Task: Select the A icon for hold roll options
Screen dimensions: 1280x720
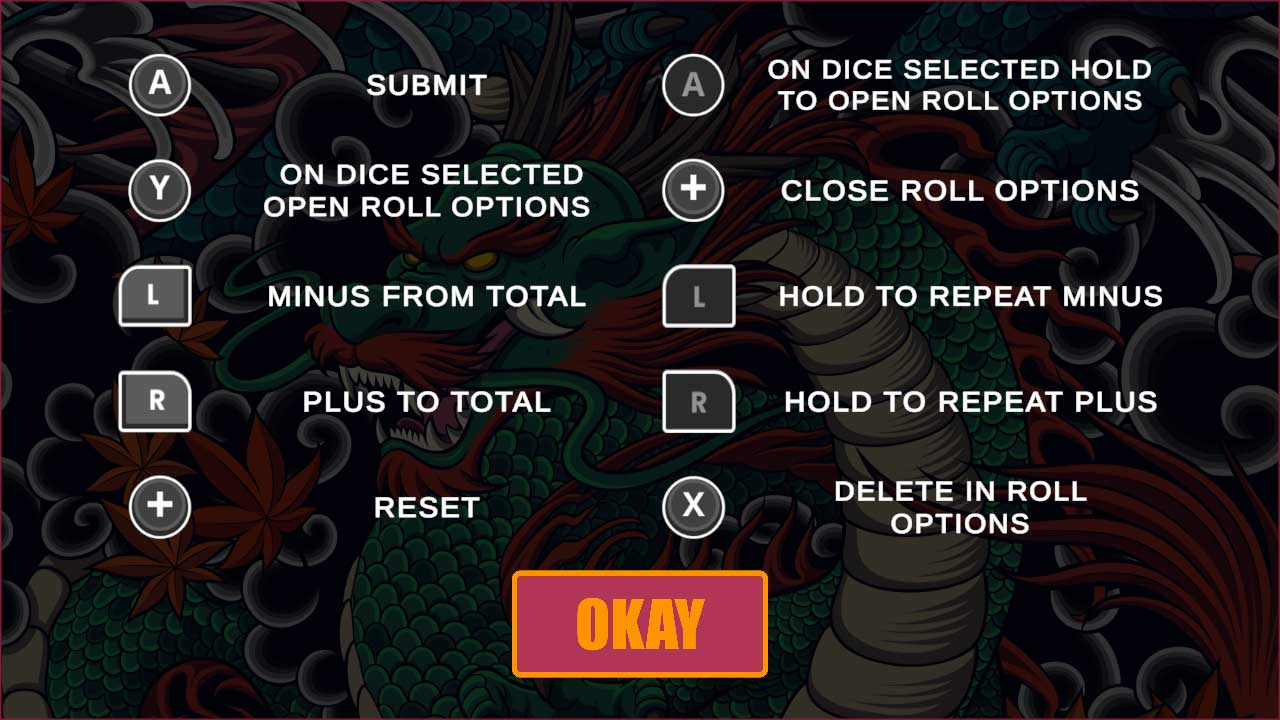Action: (694, 86)
